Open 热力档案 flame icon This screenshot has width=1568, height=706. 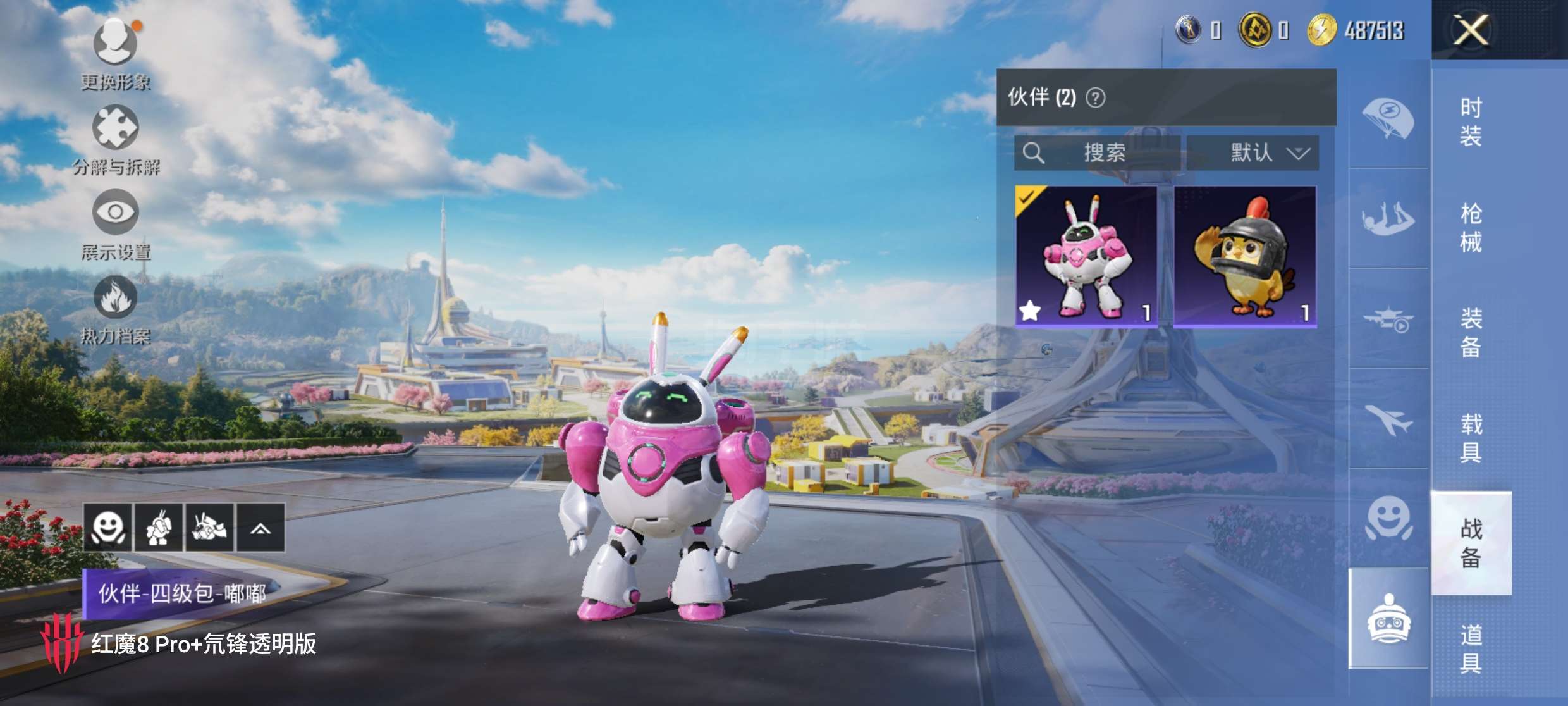[116, 297]
